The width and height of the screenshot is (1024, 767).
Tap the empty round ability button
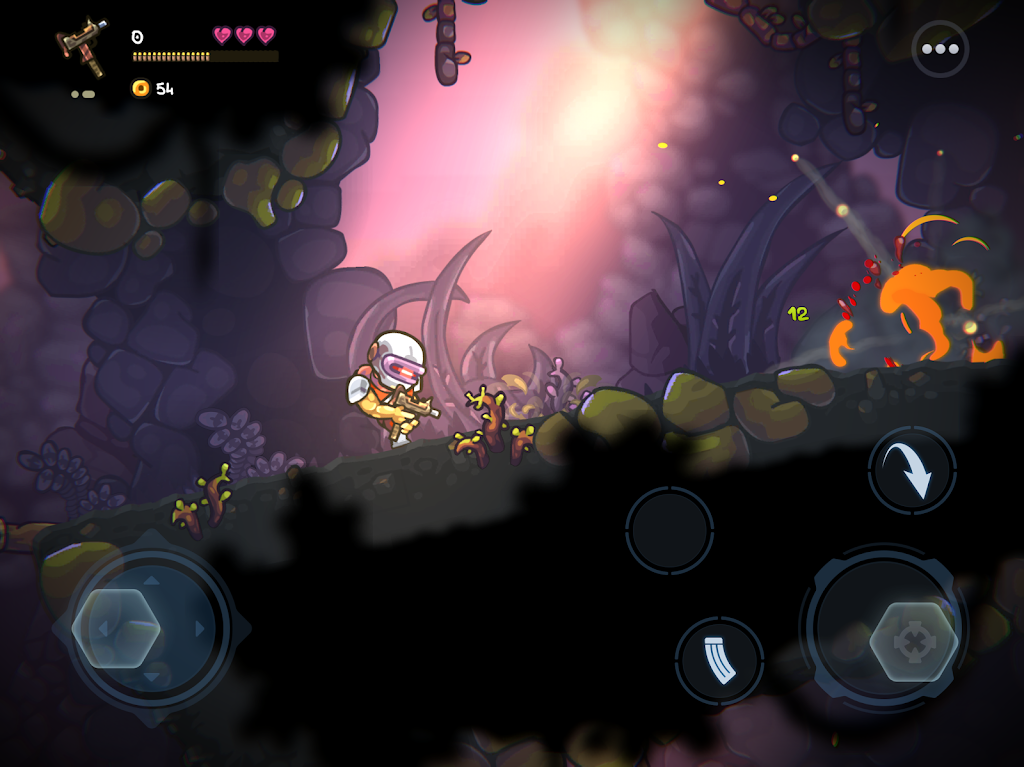pyautogui.click(x=669, y=531)
